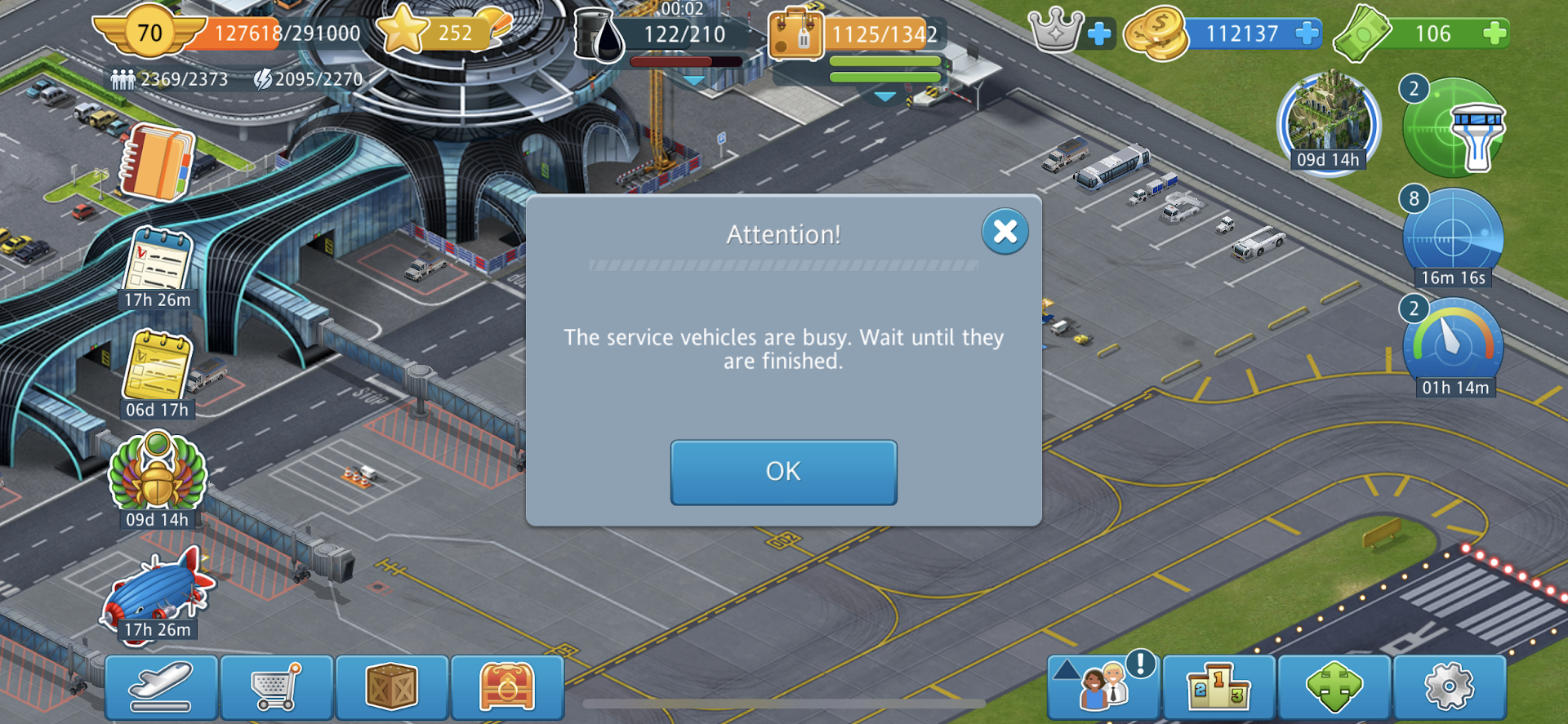Activate the green arrows move mode

(1334, 687)
